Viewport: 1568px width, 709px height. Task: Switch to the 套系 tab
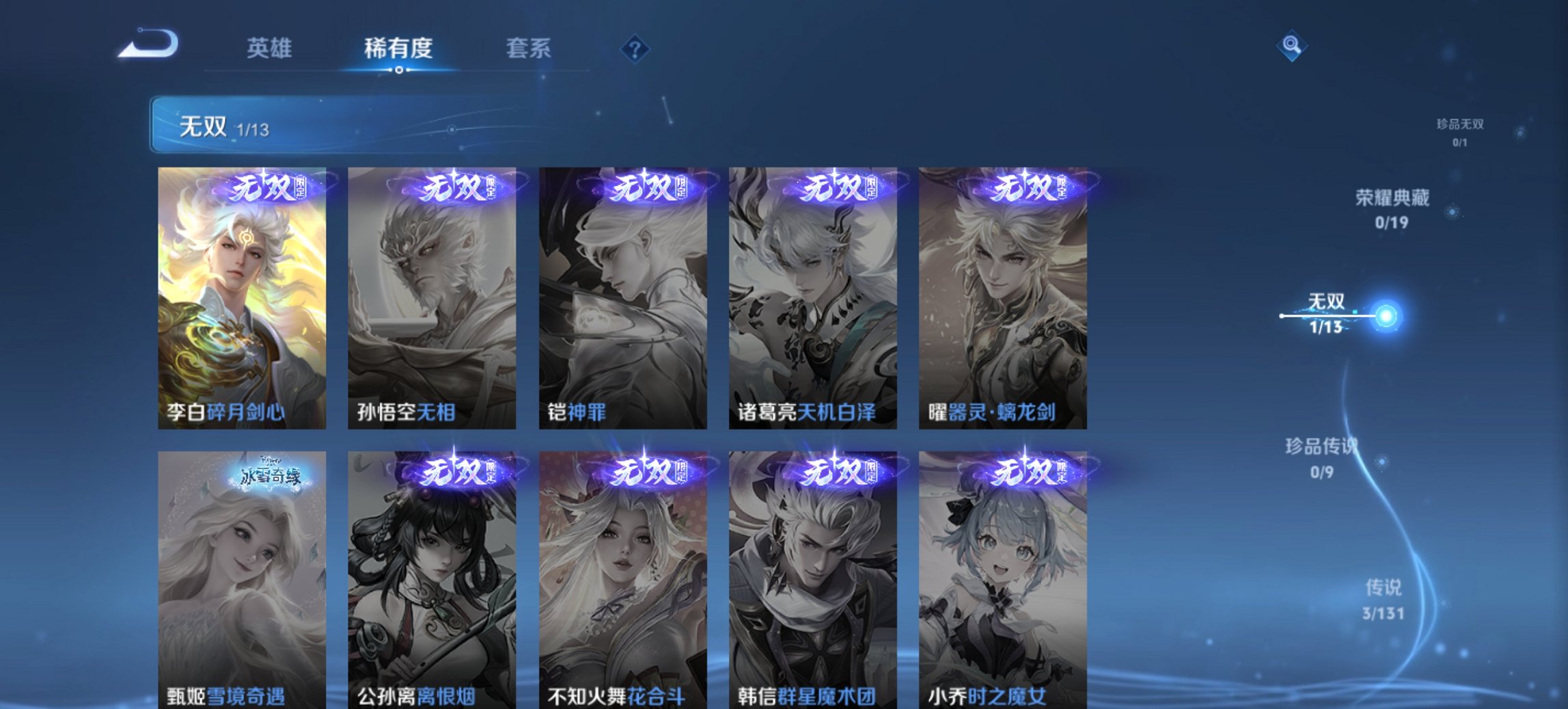pyautogui.click(x=529, y=49)
